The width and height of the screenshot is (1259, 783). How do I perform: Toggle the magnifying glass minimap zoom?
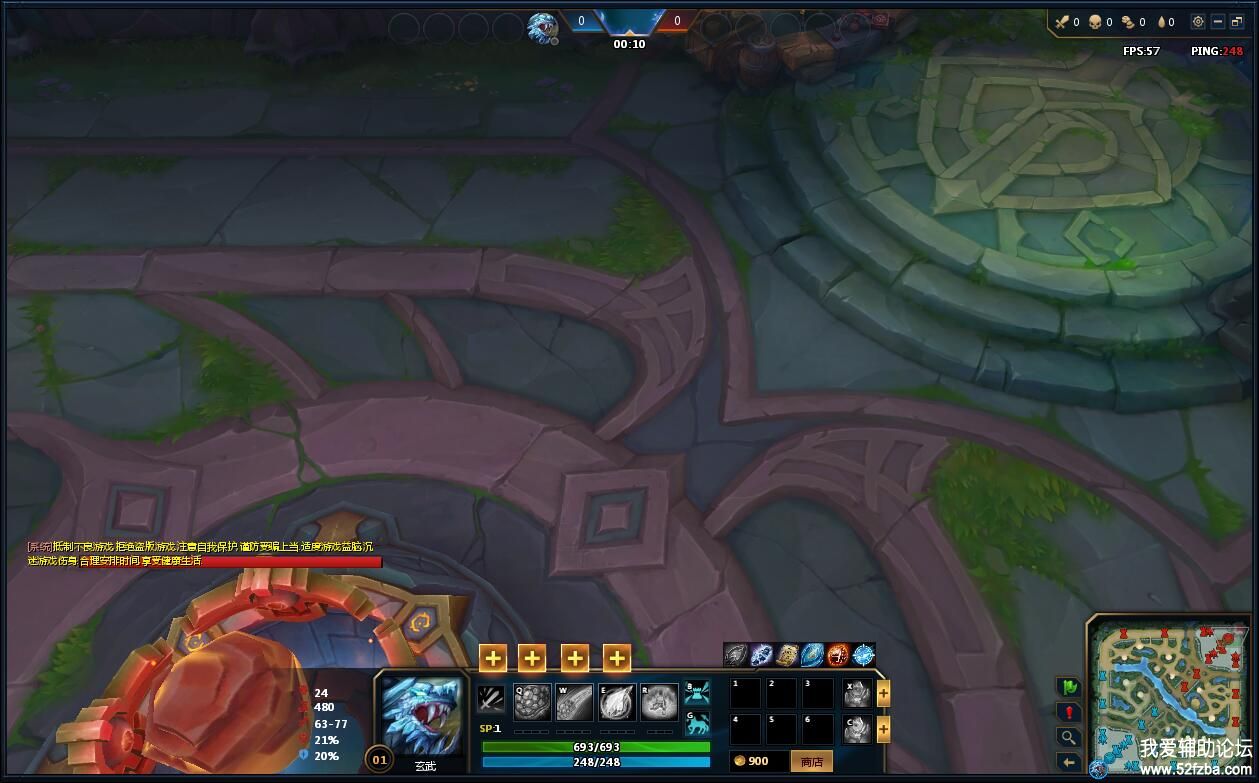coord(1069,737)
